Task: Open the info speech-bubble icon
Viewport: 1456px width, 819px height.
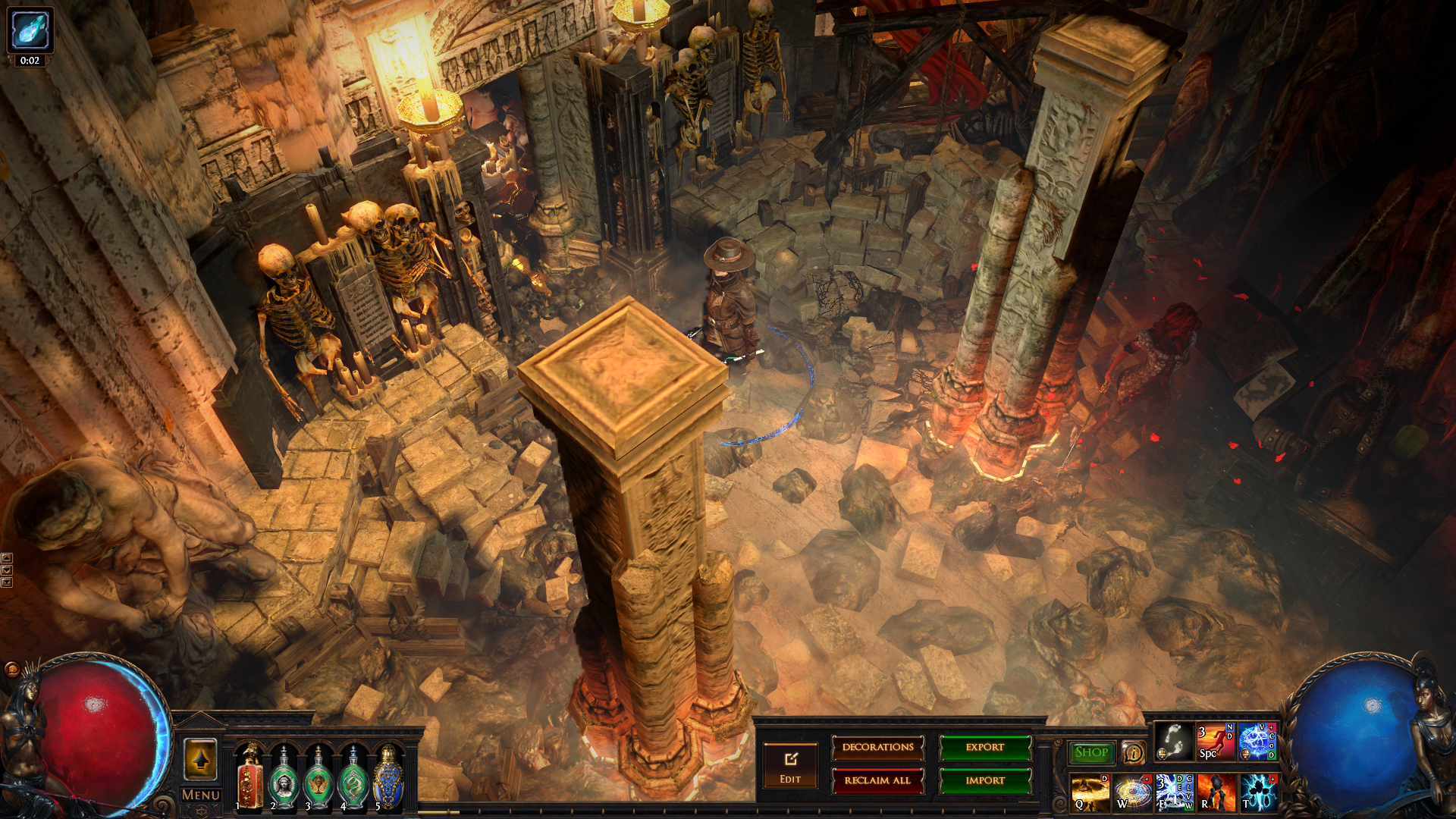Action: [1134, 752]
